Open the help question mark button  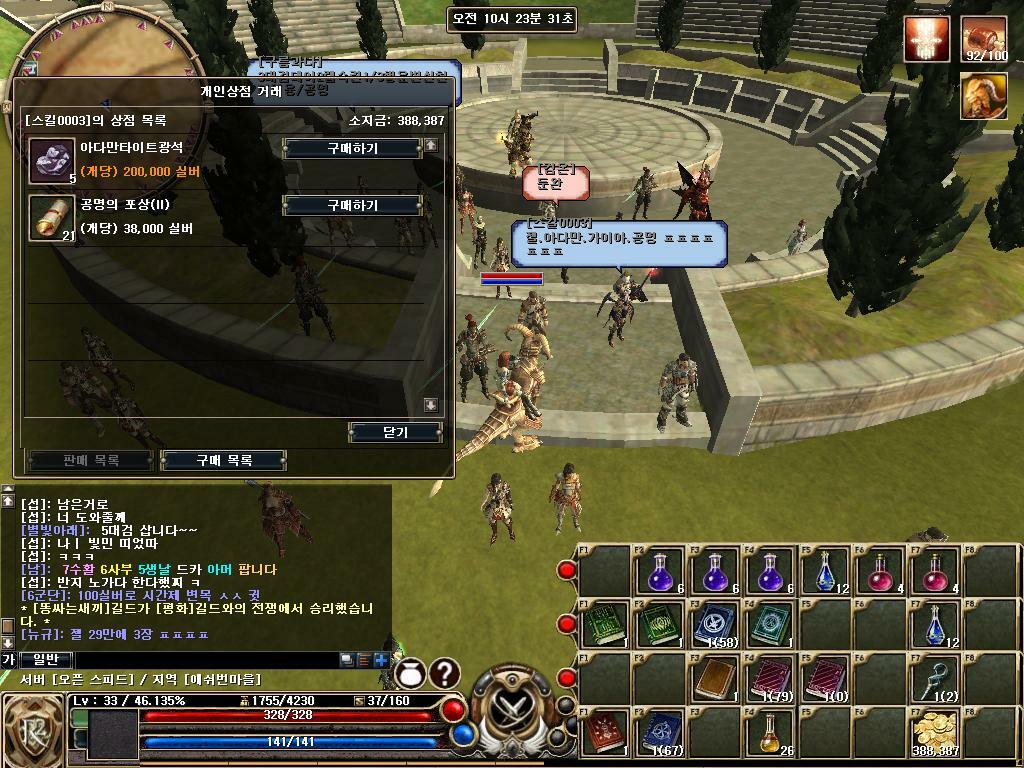(444, 674)
